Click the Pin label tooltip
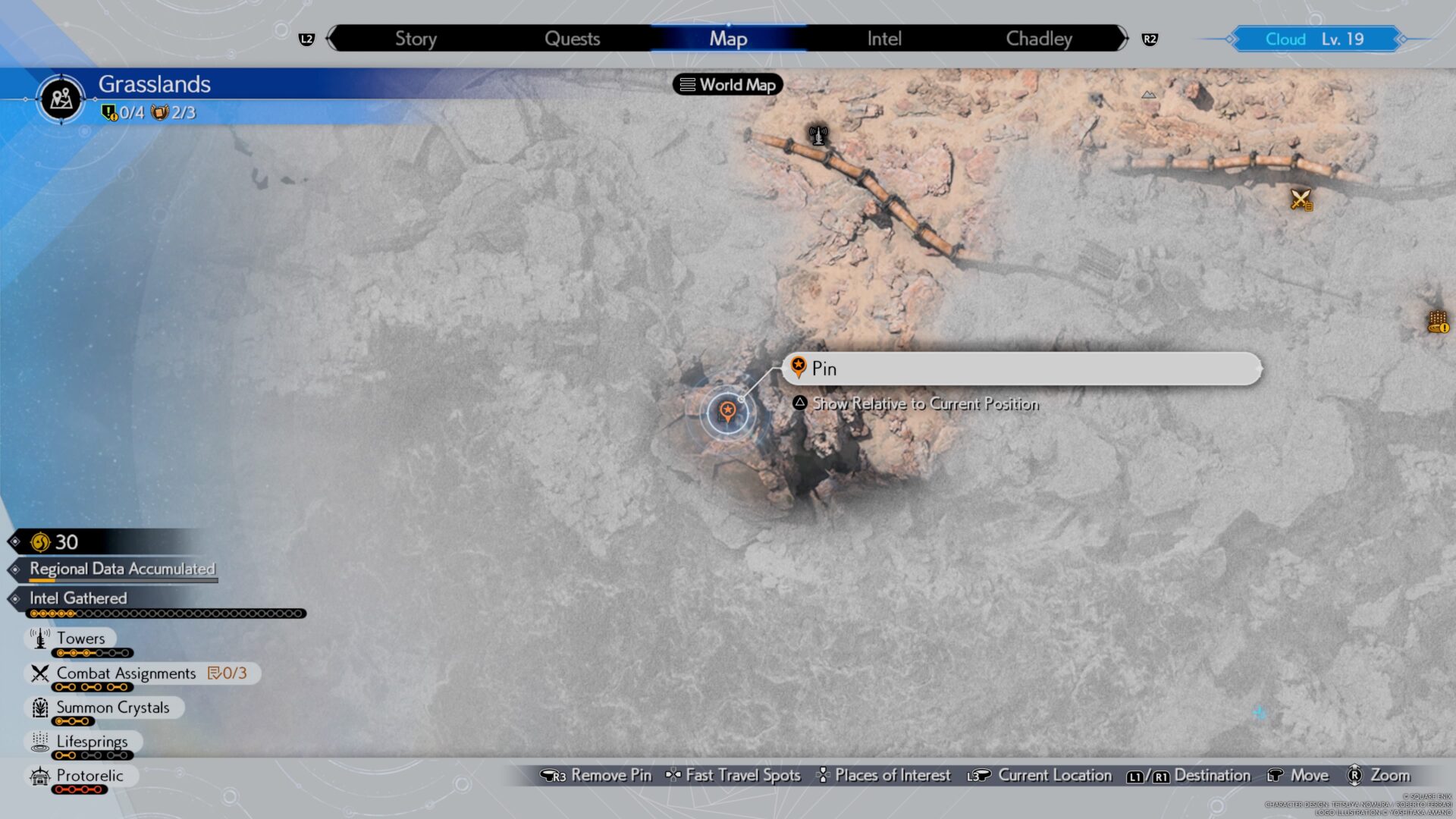 tap(1021, 369)
